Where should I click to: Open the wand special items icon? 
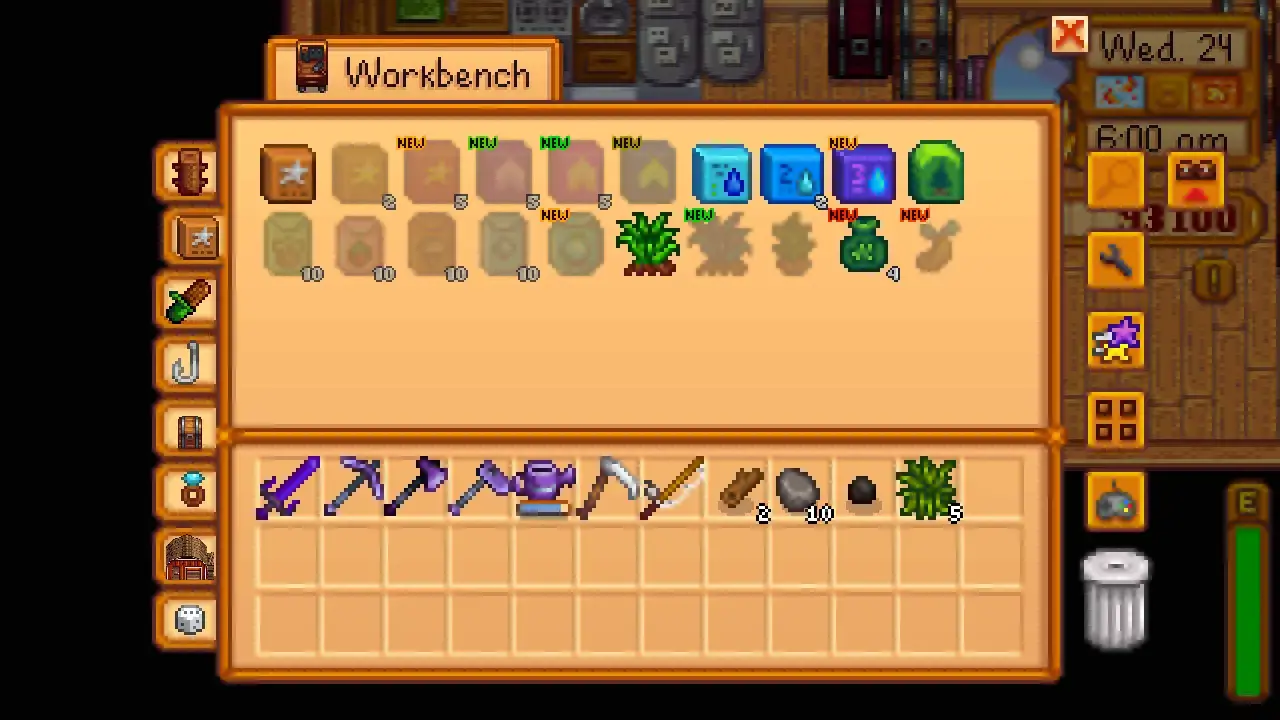click(x=1117, y=340)
